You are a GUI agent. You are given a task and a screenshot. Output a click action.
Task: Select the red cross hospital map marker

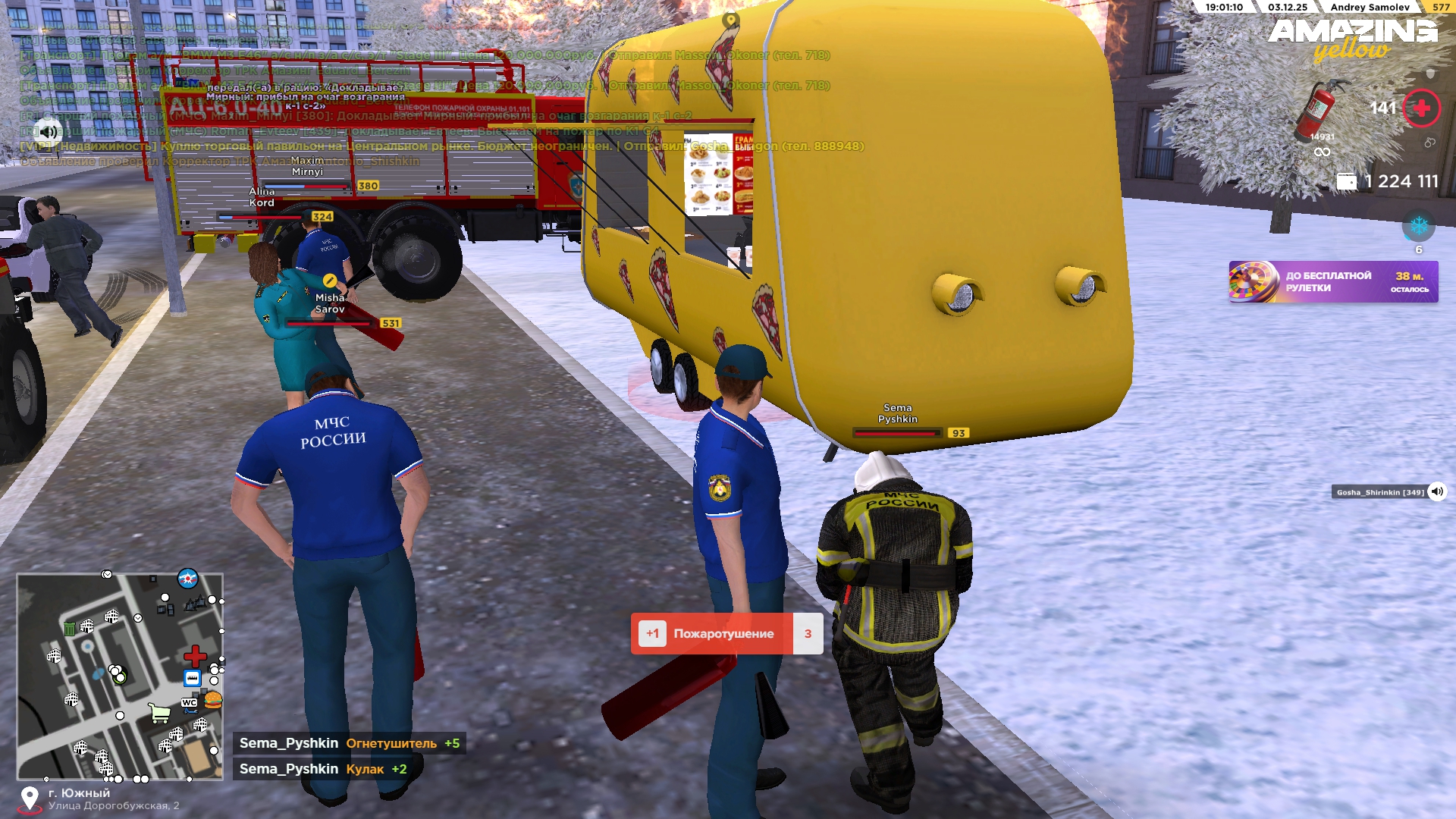195,656
